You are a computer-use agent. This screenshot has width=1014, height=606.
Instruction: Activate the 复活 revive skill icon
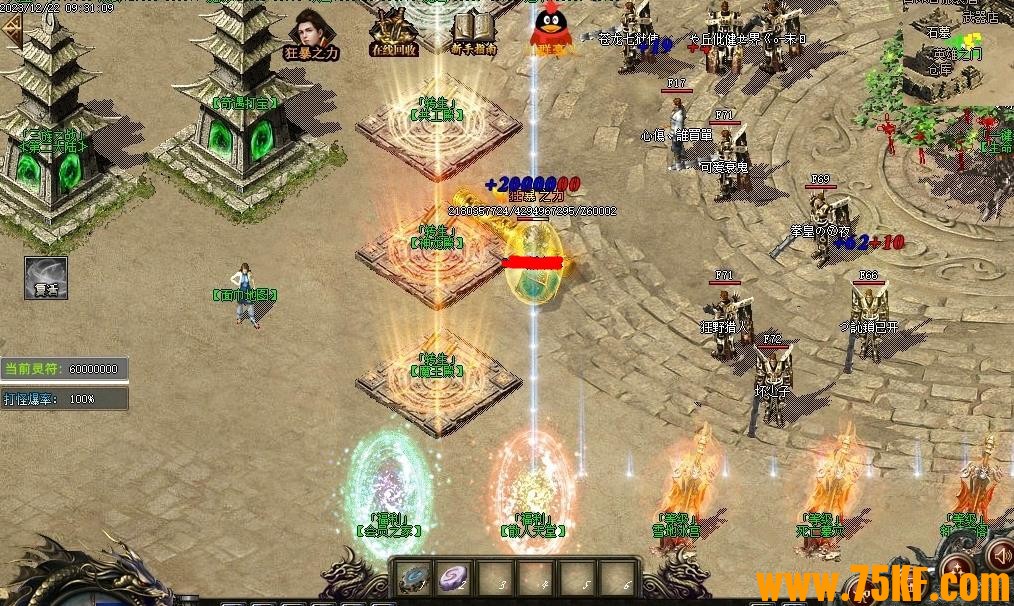(46, 278)
